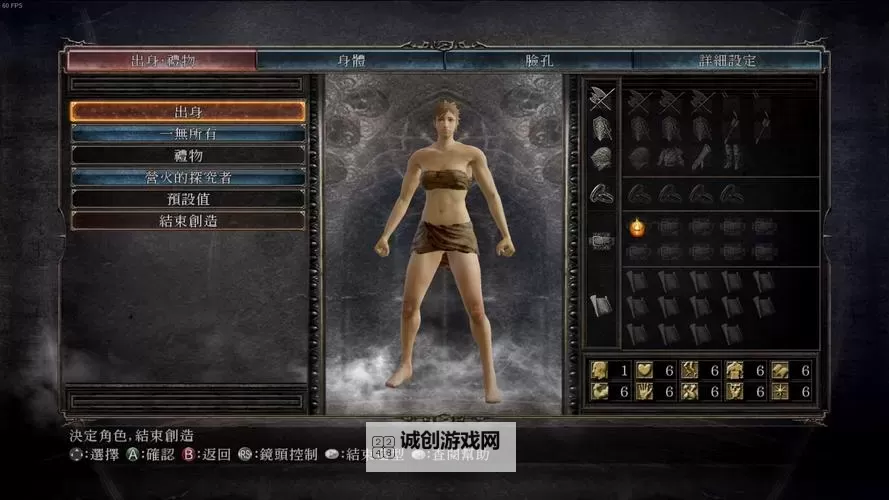Viewport: 889px width, 500px height.
Task: Switch to the 出身·禮物 tab
Action: [x=162, y=61]
